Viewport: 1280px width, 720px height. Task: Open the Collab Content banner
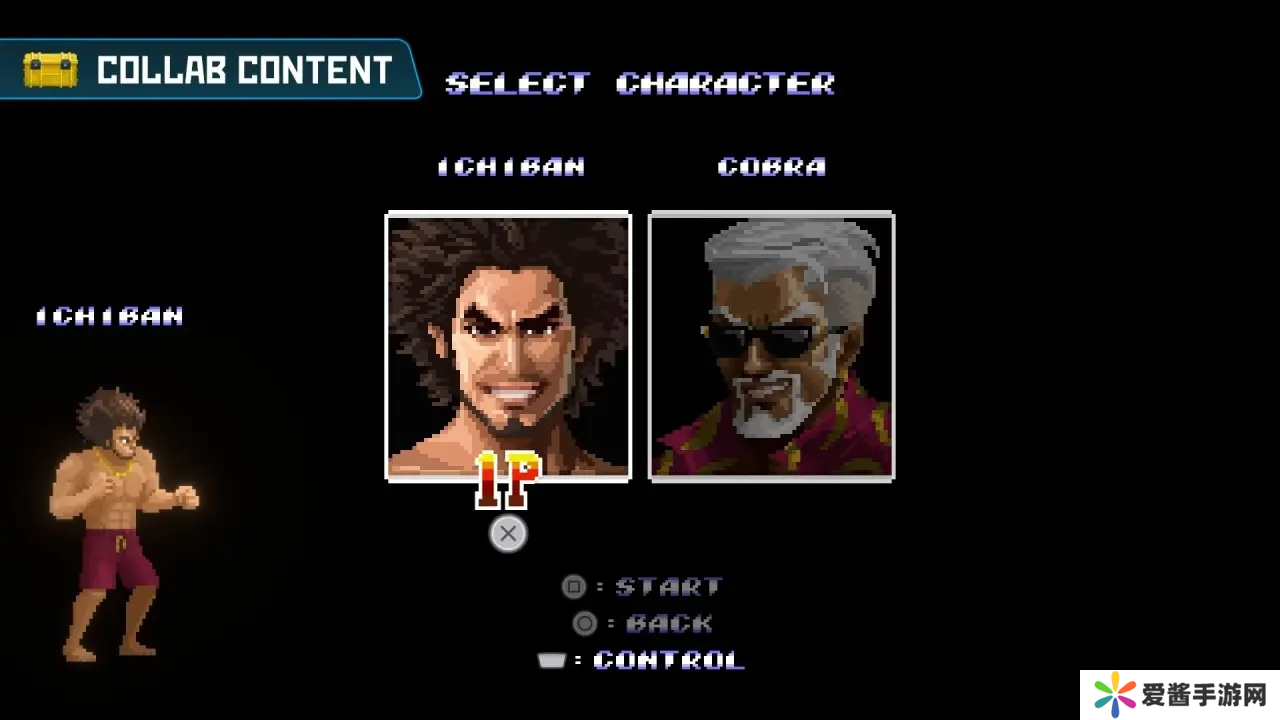coord(208,70)
